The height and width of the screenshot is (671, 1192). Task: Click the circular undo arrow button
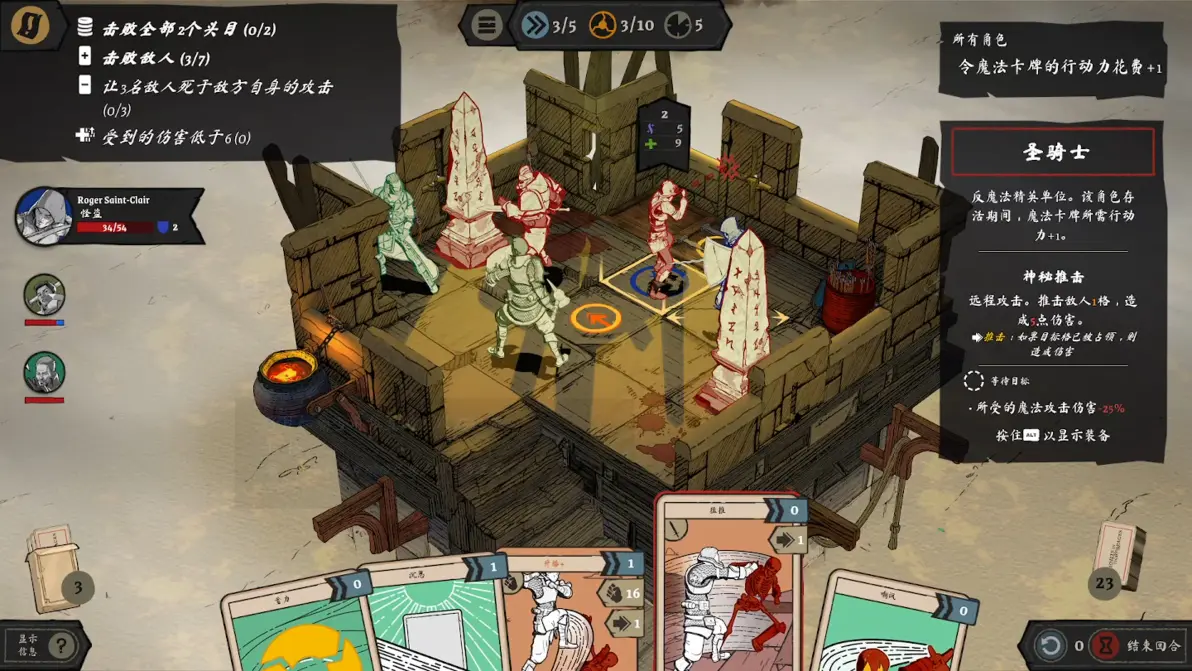1050,645
